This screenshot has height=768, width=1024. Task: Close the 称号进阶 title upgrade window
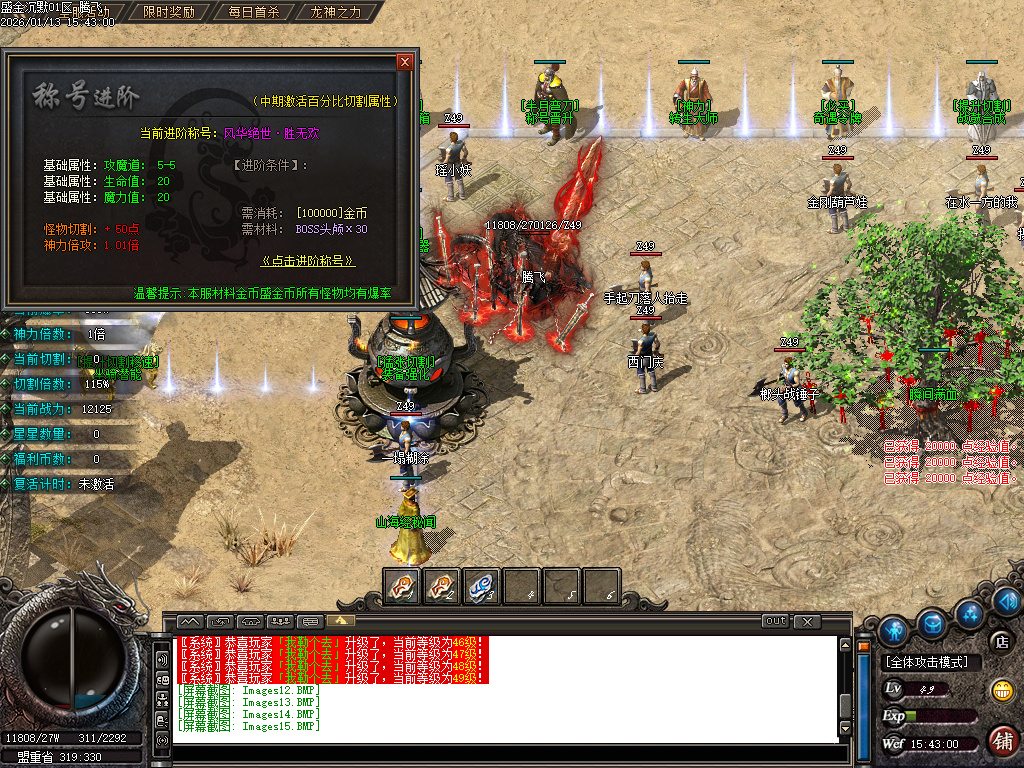pos(404,62)
